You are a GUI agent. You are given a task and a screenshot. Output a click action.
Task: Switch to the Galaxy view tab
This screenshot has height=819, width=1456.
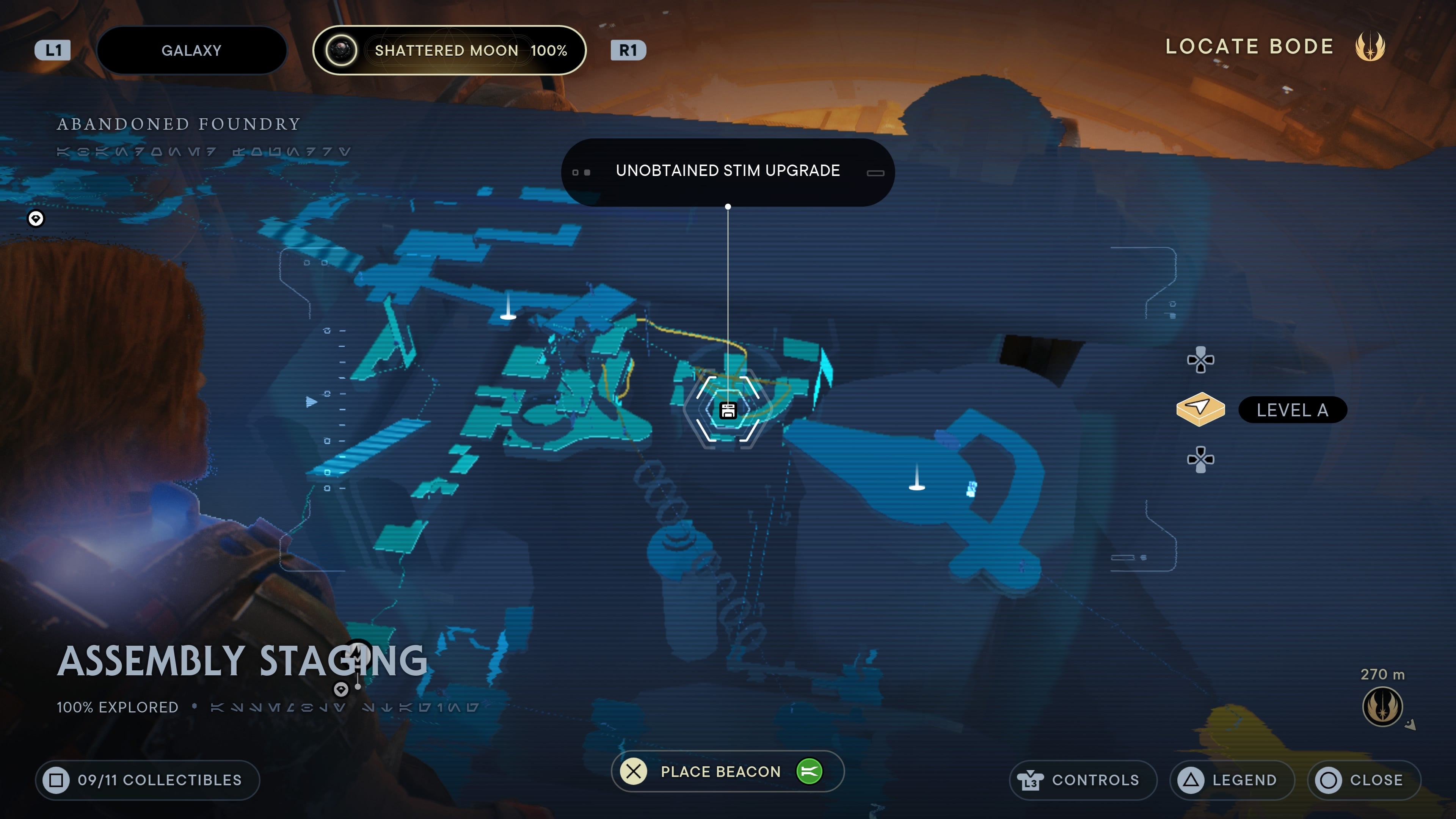[x=191, y=50]
